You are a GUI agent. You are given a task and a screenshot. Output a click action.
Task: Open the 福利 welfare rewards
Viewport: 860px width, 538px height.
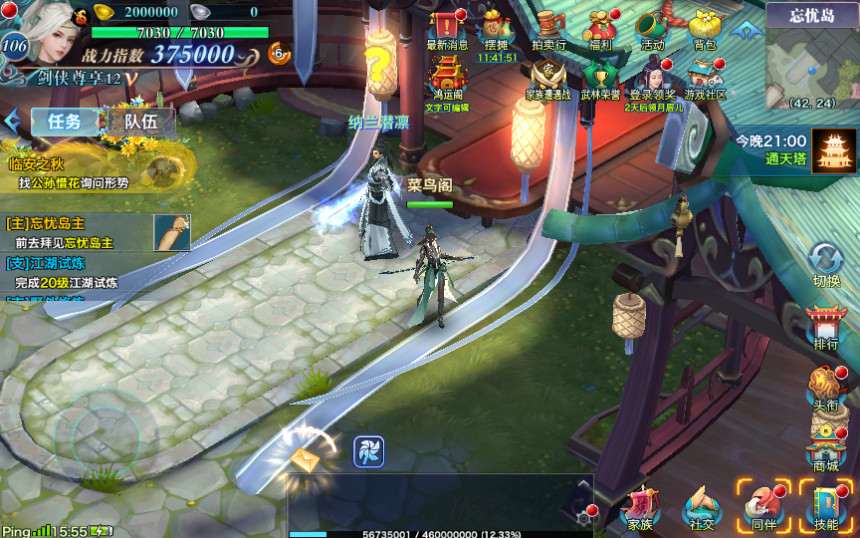(600, 27)
